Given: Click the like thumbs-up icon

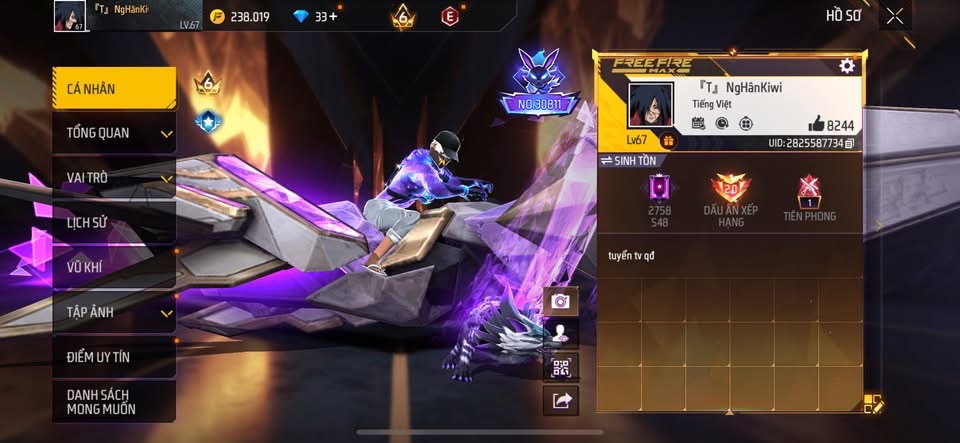Looking at the screenshot, I should point(816,124).
